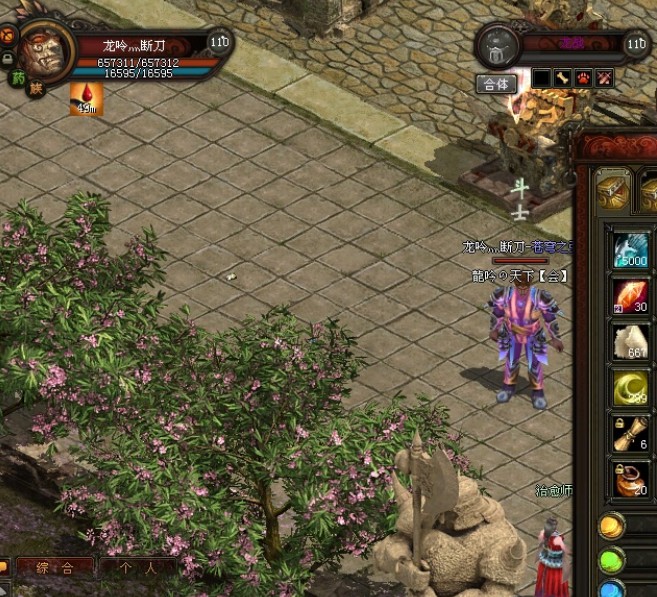The image size is (657, 597).
Task: Switch to the 个人 chat tab
Action: pos(137,567)
